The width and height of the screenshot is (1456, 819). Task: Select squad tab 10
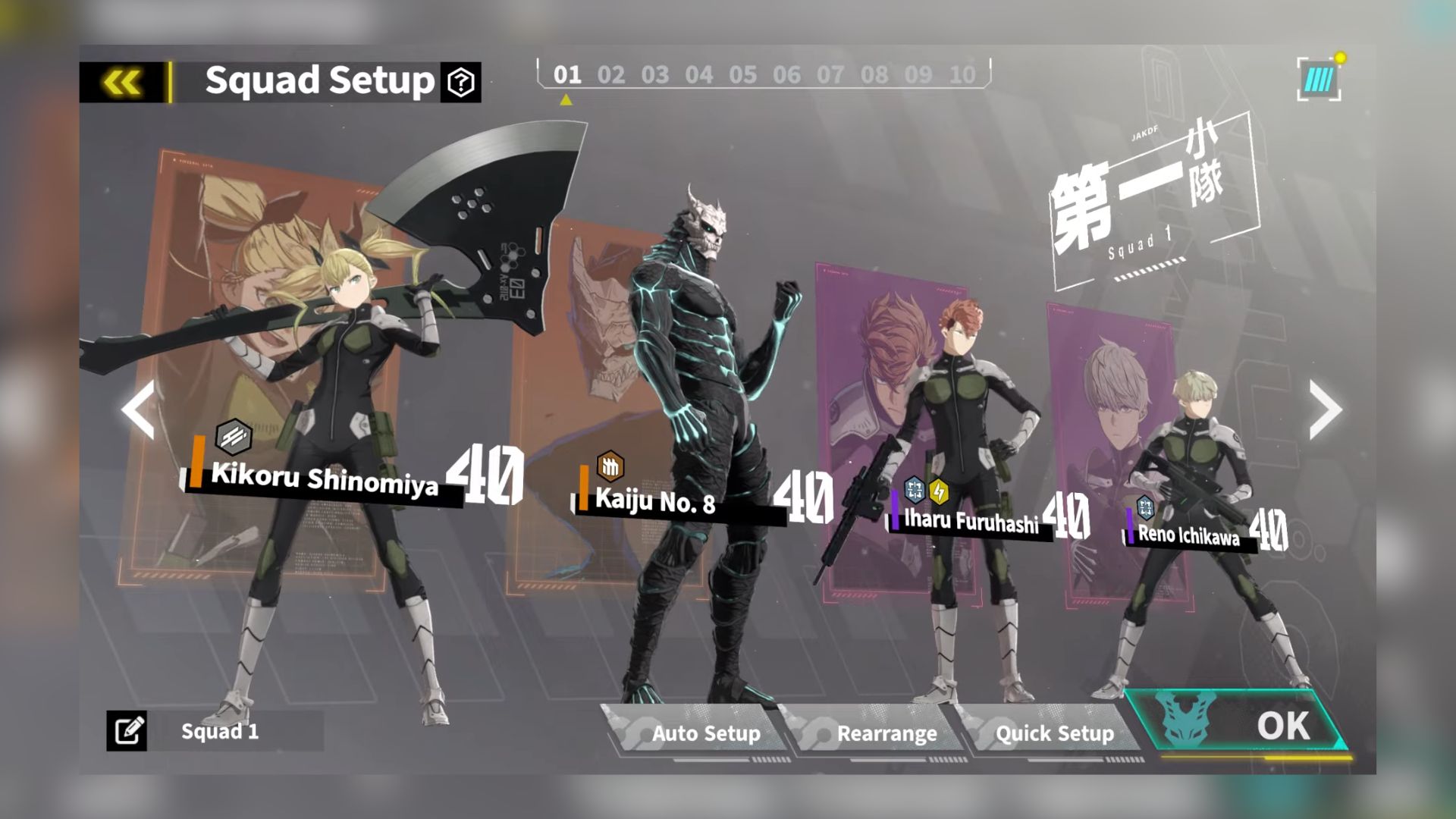(962, 75)
